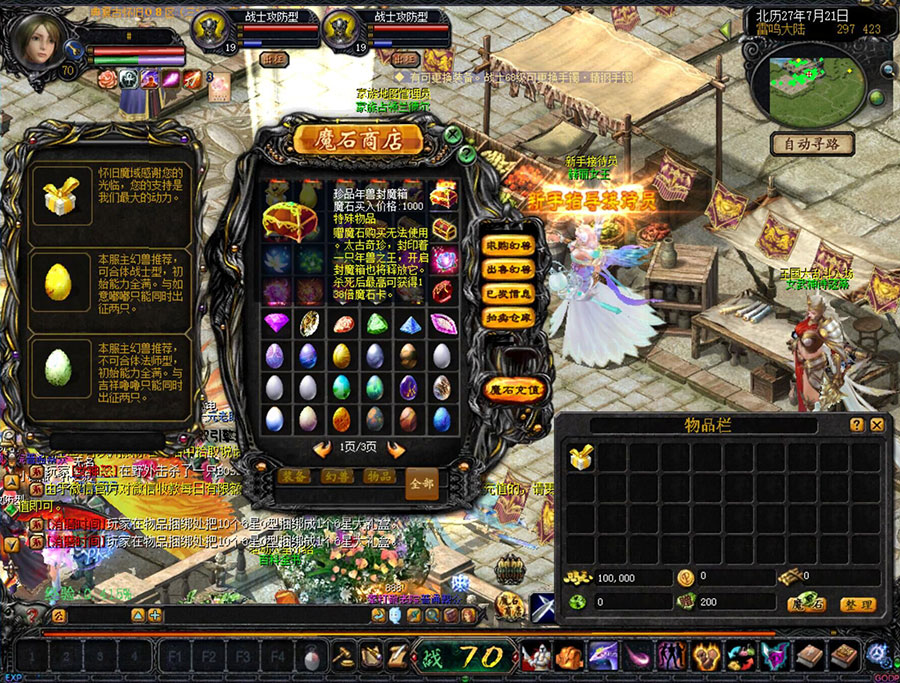Click the 魔石 button in inventory

806,604
